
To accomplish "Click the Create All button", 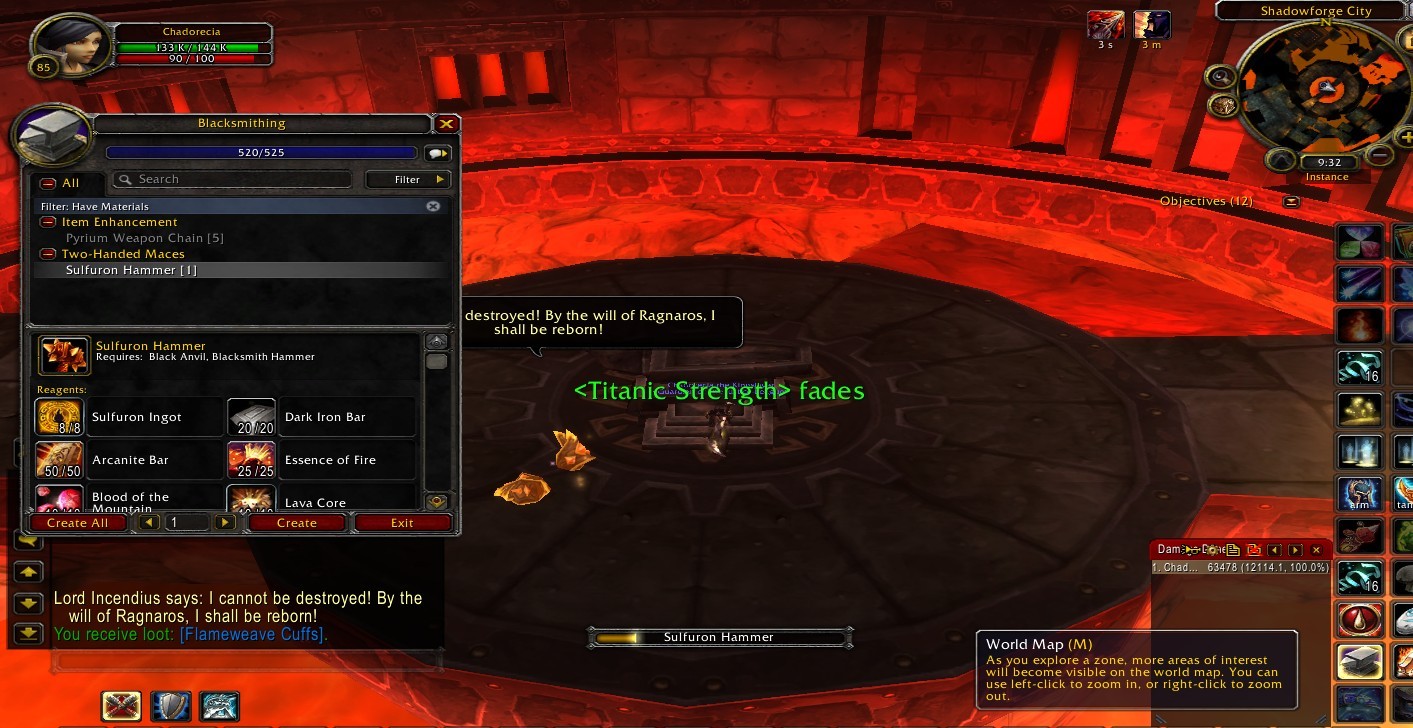I will point(77,523).
